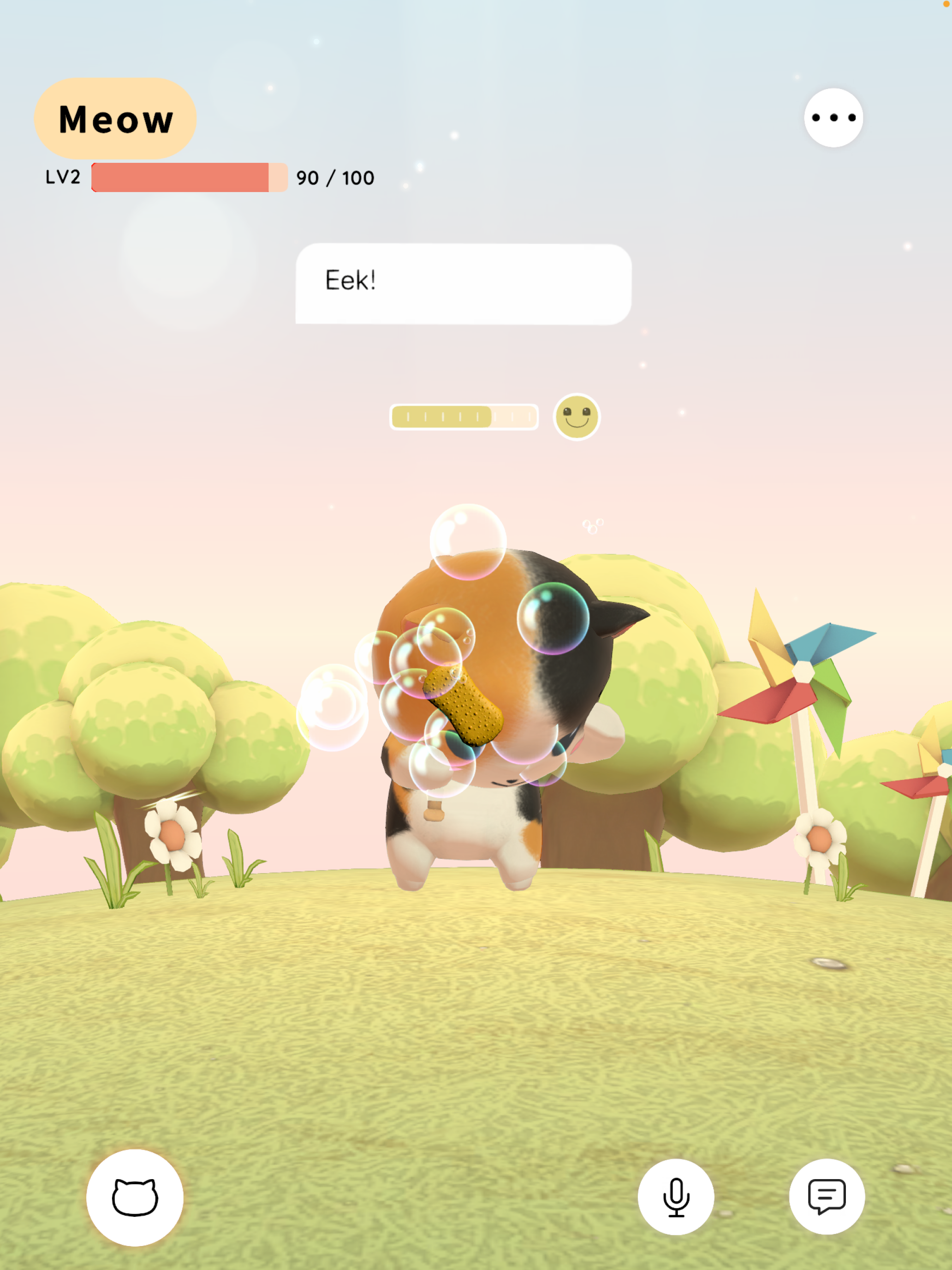Click the 90 / 100 experience text
This screenshot has height=1270, width=952.
point(334,178)
